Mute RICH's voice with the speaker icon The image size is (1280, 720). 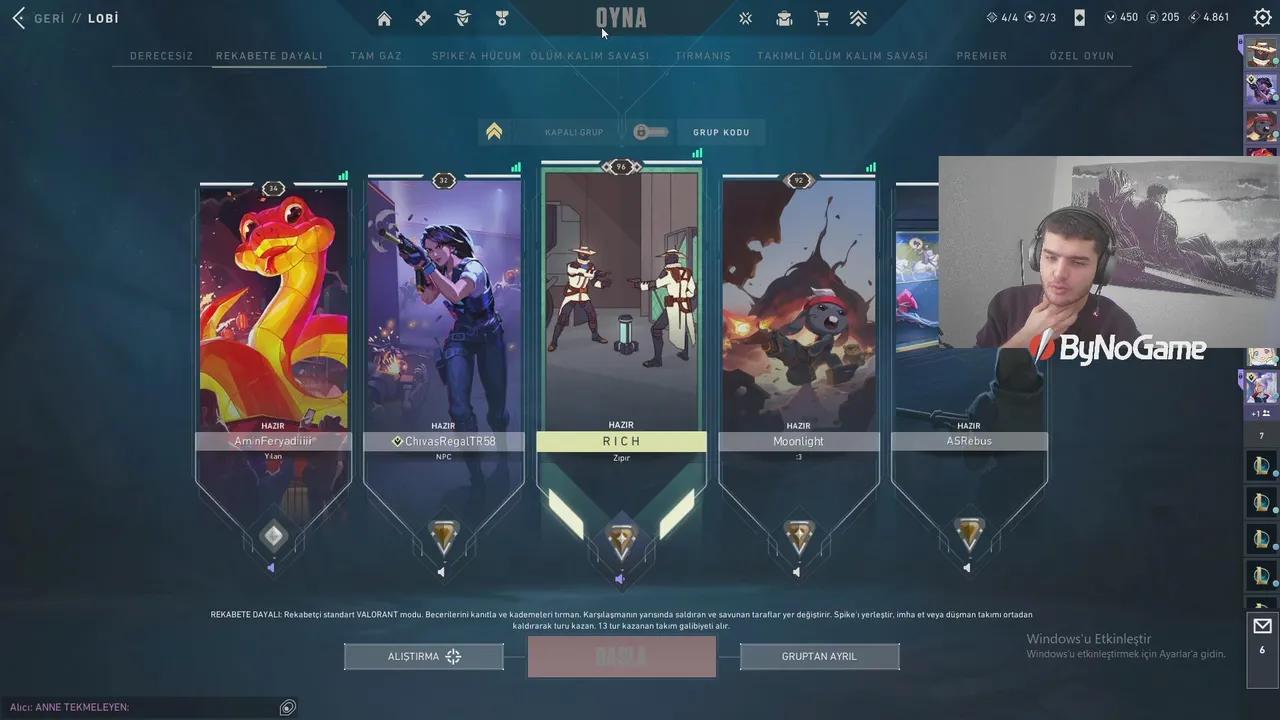tap(620, 578)
